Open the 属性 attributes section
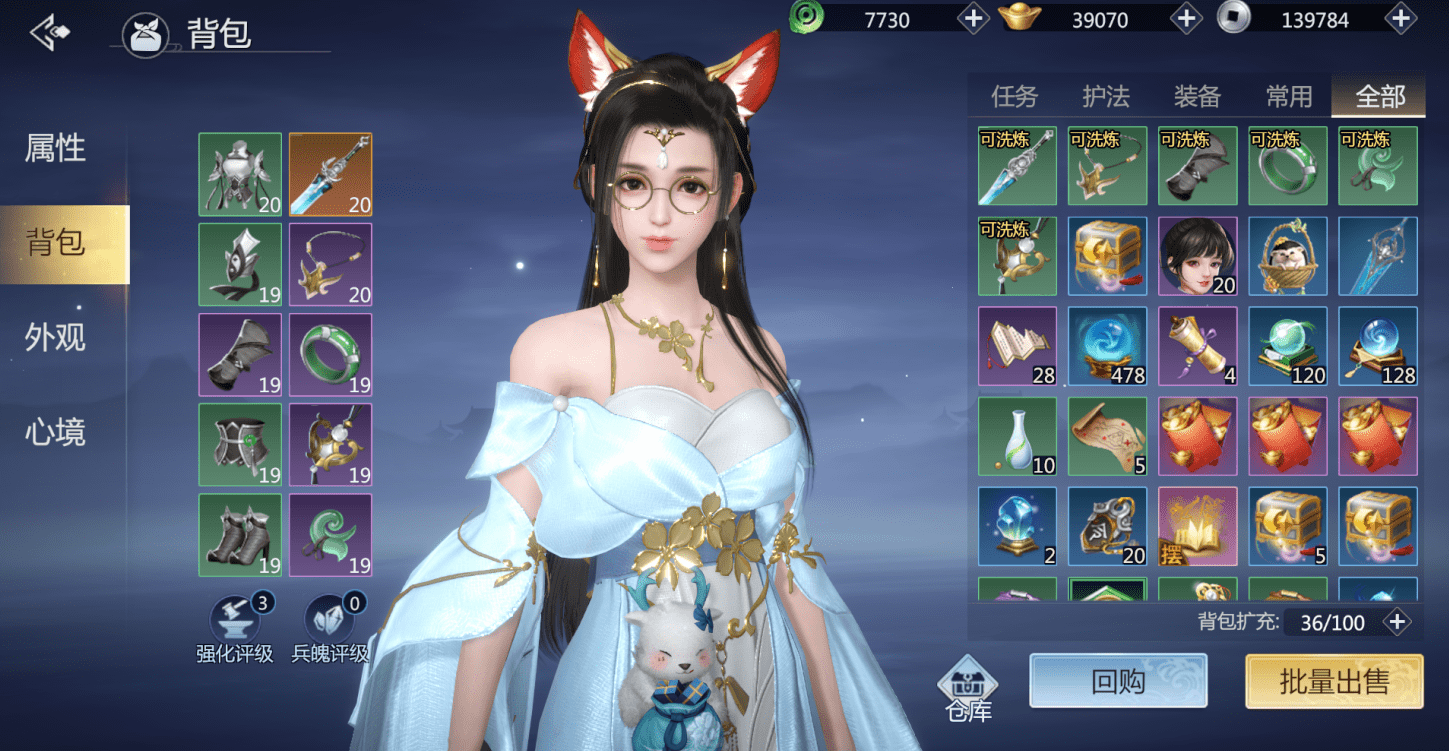The height and width of the screenshot is (751, 1449). point(55,149)
